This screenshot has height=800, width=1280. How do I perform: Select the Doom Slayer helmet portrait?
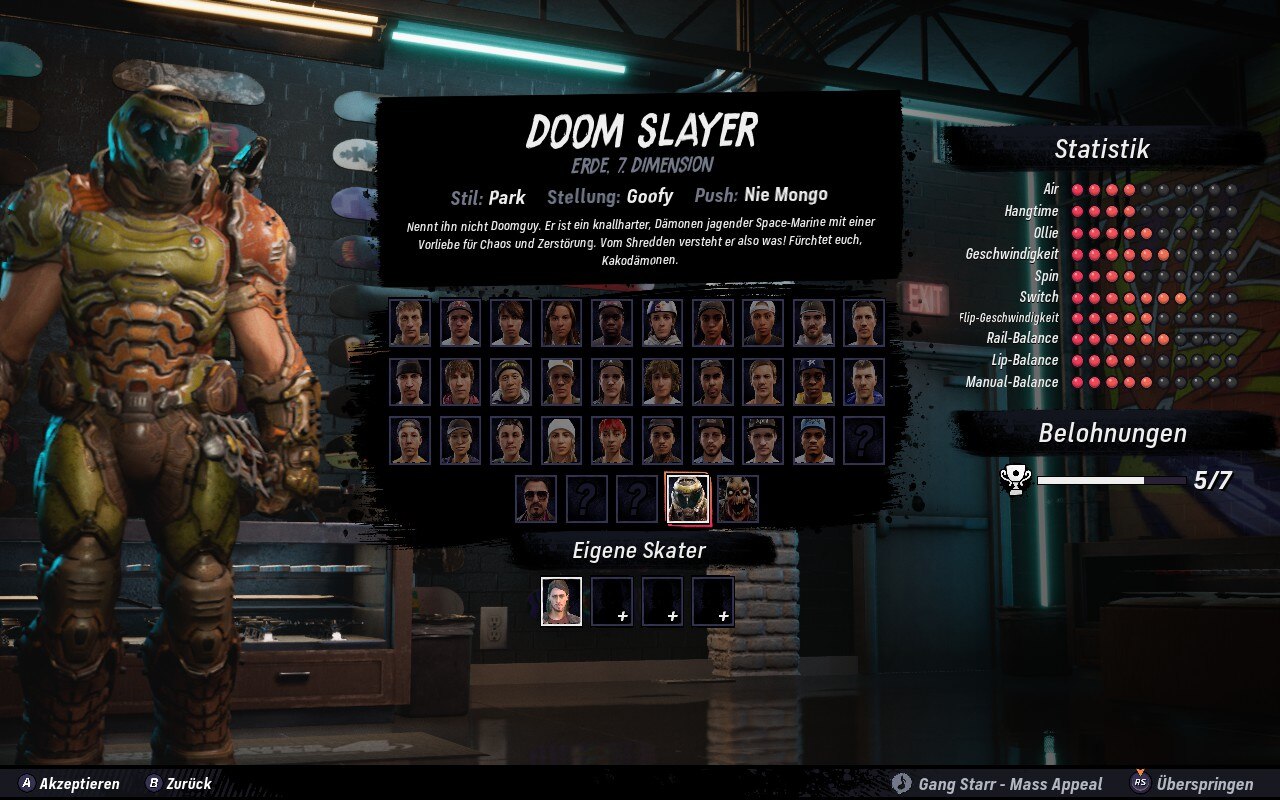tap(688, 498)
